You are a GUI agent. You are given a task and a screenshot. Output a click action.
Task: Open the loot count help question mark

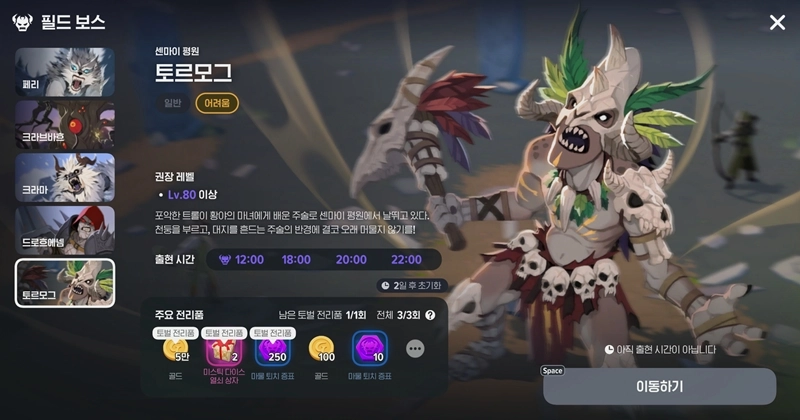click(x=430, y=315)
